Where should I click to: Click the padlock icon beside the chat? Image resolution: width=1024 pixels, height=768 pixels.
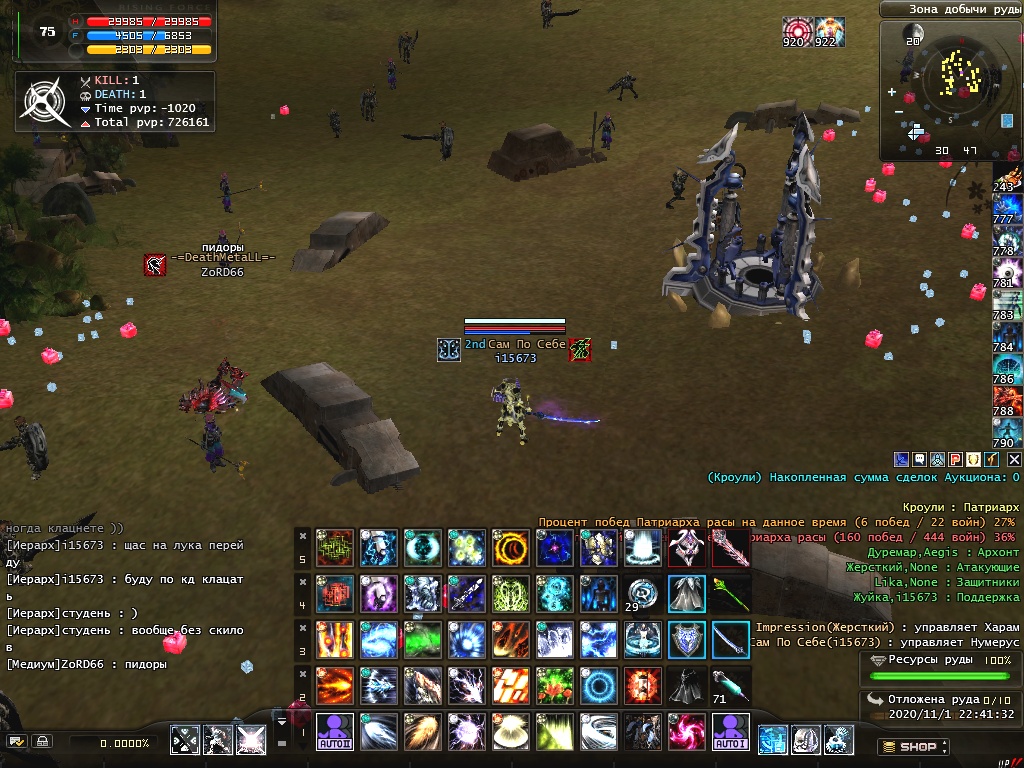pyautogui.click(x=42, y=742)
